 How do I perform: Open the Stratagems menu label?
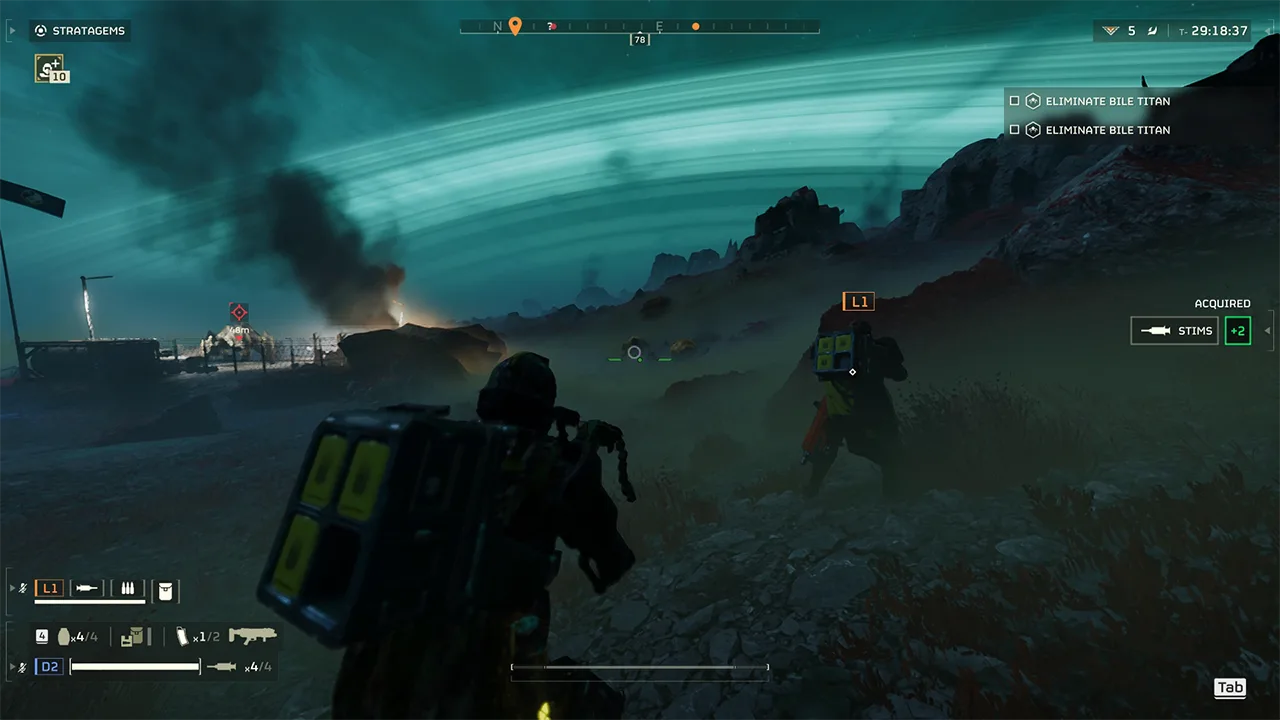(88, 31)
